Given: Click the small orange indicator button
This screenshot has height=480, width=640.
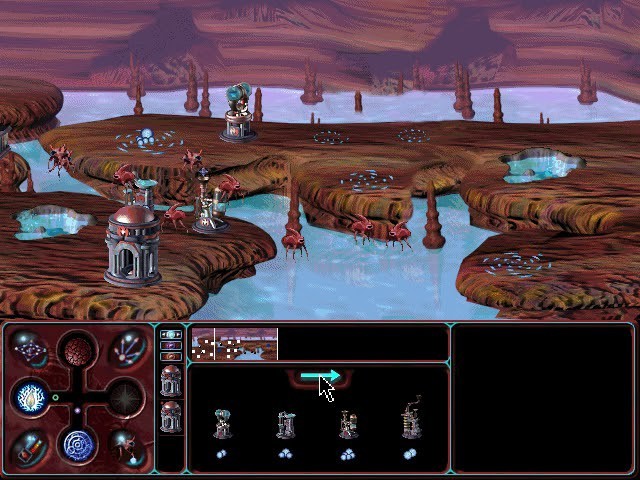Looking at the screenshot, I should tap(171, 355).
